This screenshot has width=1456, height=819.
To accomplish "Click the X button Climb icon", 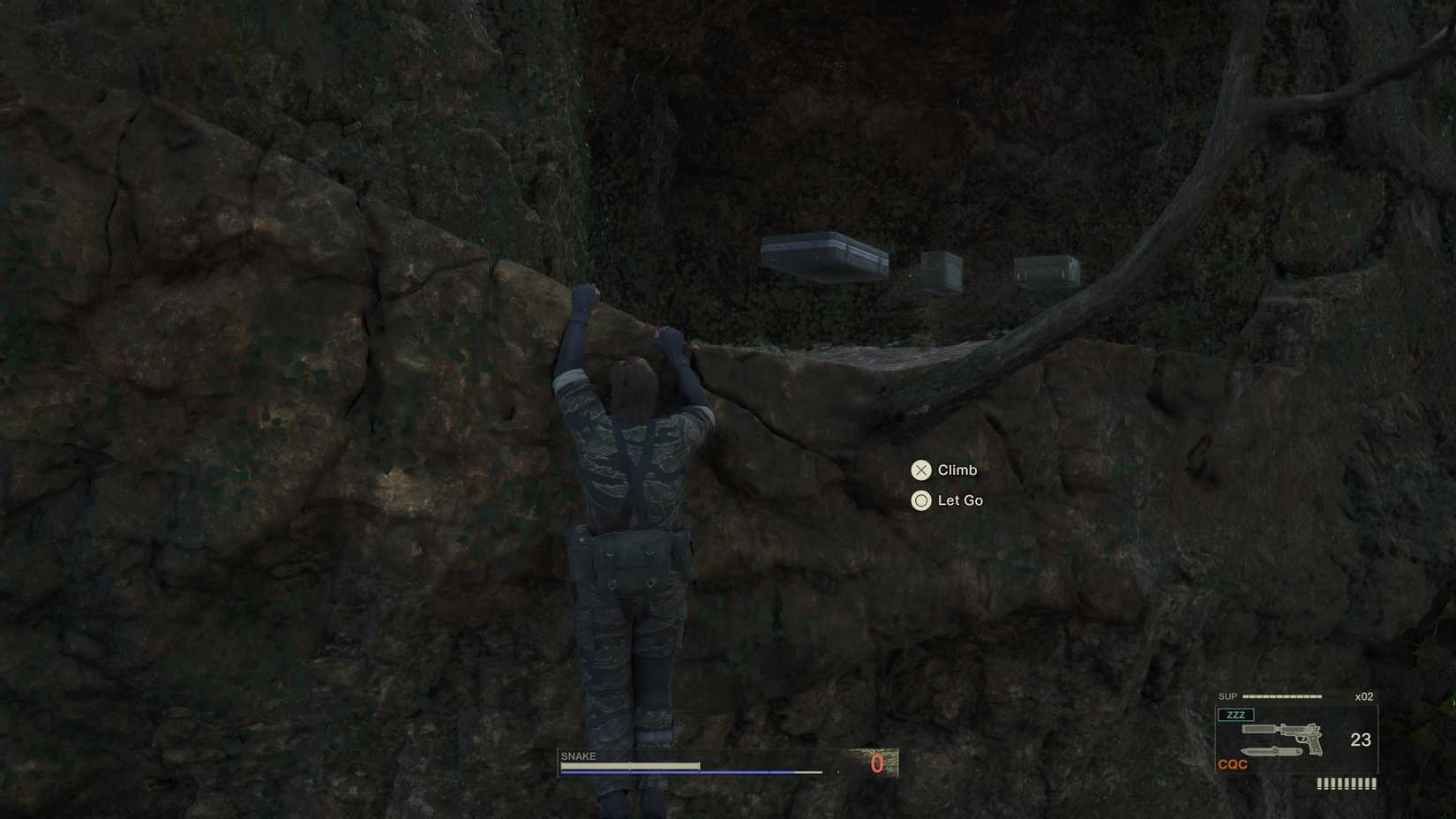I will 921,470.
